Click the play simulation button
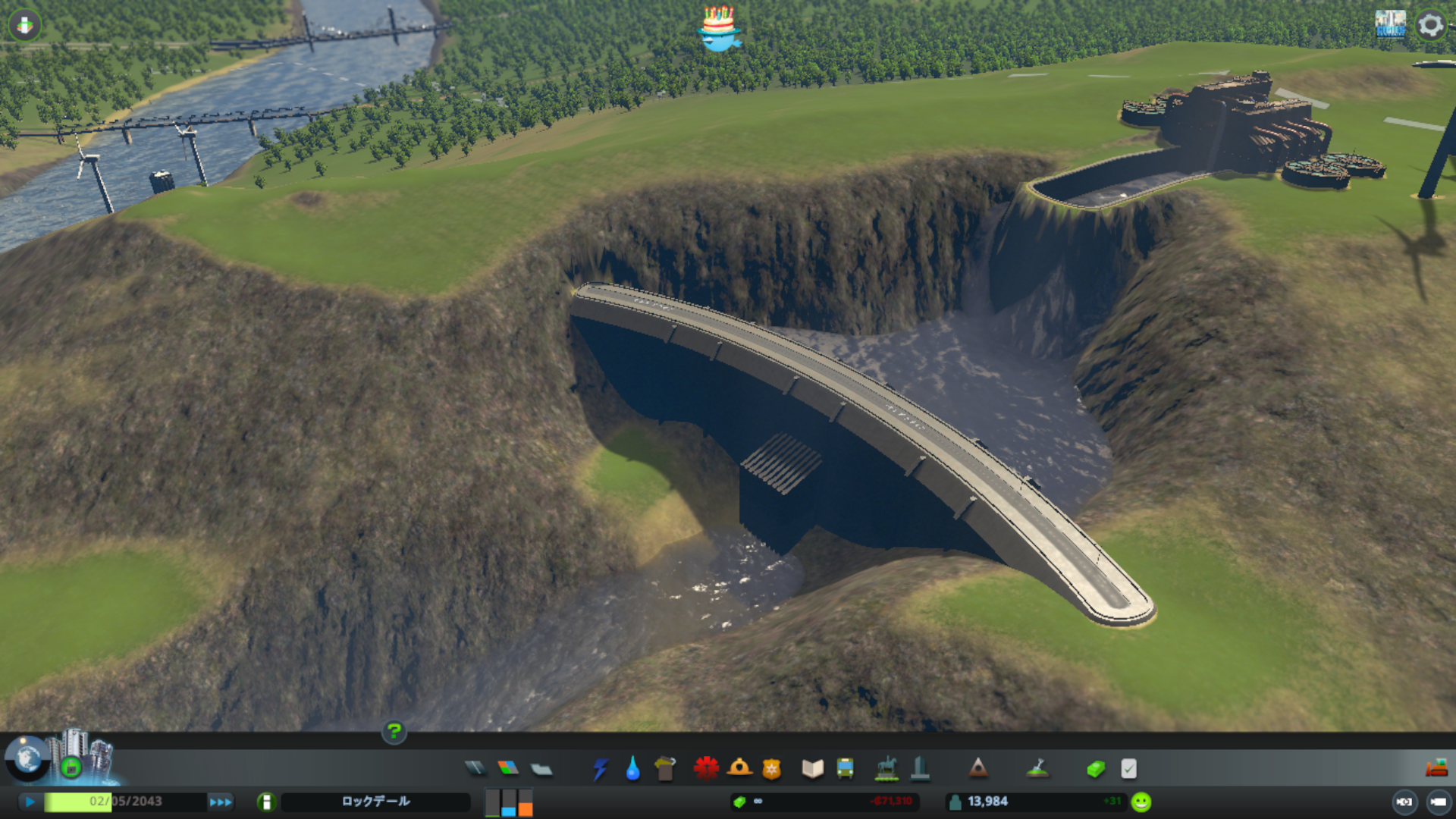Screen dimensions: 1456x819 click(x=30, y=802)
